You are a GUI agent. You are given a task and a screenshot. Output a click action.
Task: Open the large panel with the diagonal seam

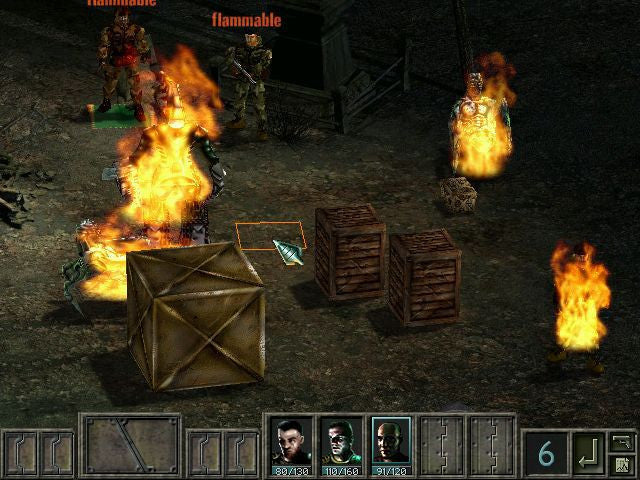click(x=130, y=445)
